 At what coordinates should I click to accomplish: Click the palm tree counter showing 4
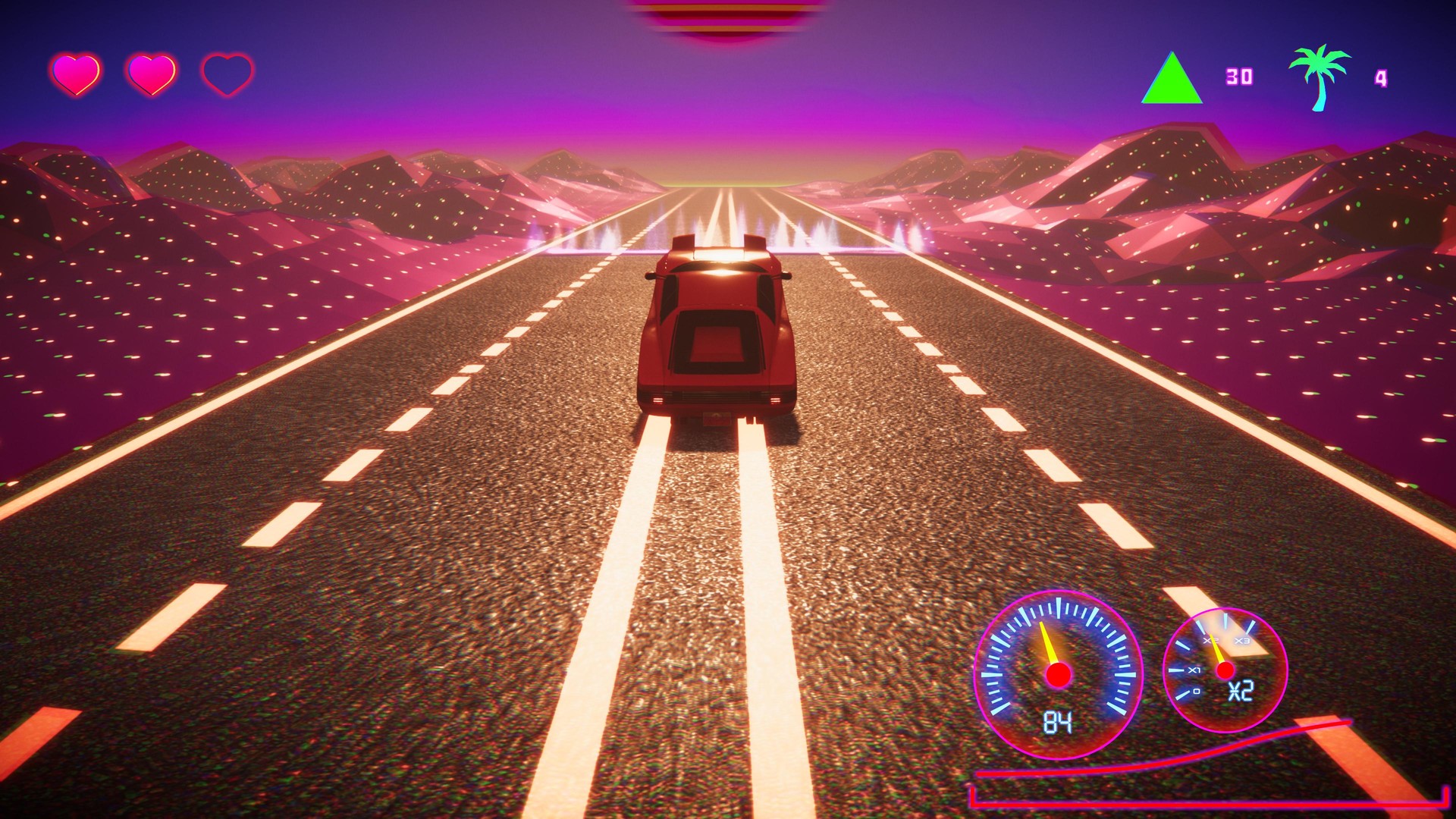[1382, 77]
